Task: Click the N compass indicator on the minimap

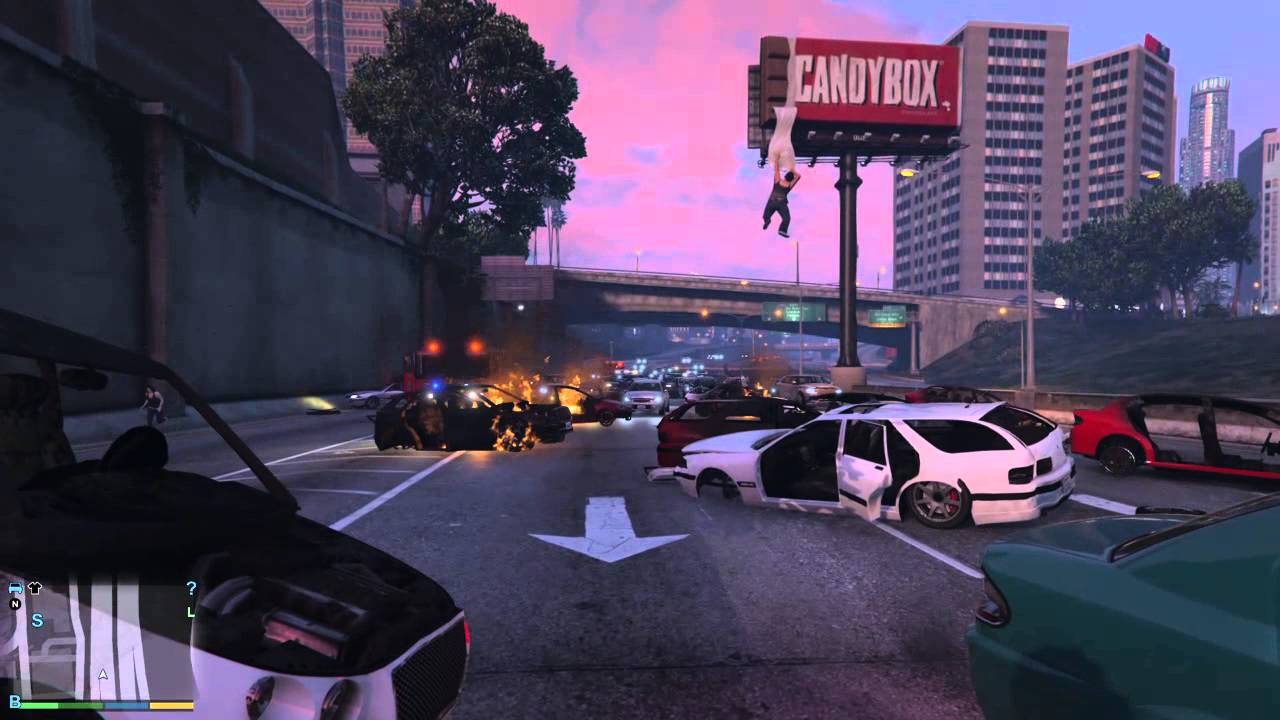Action: pyautogui.click(x=14, y=604)
